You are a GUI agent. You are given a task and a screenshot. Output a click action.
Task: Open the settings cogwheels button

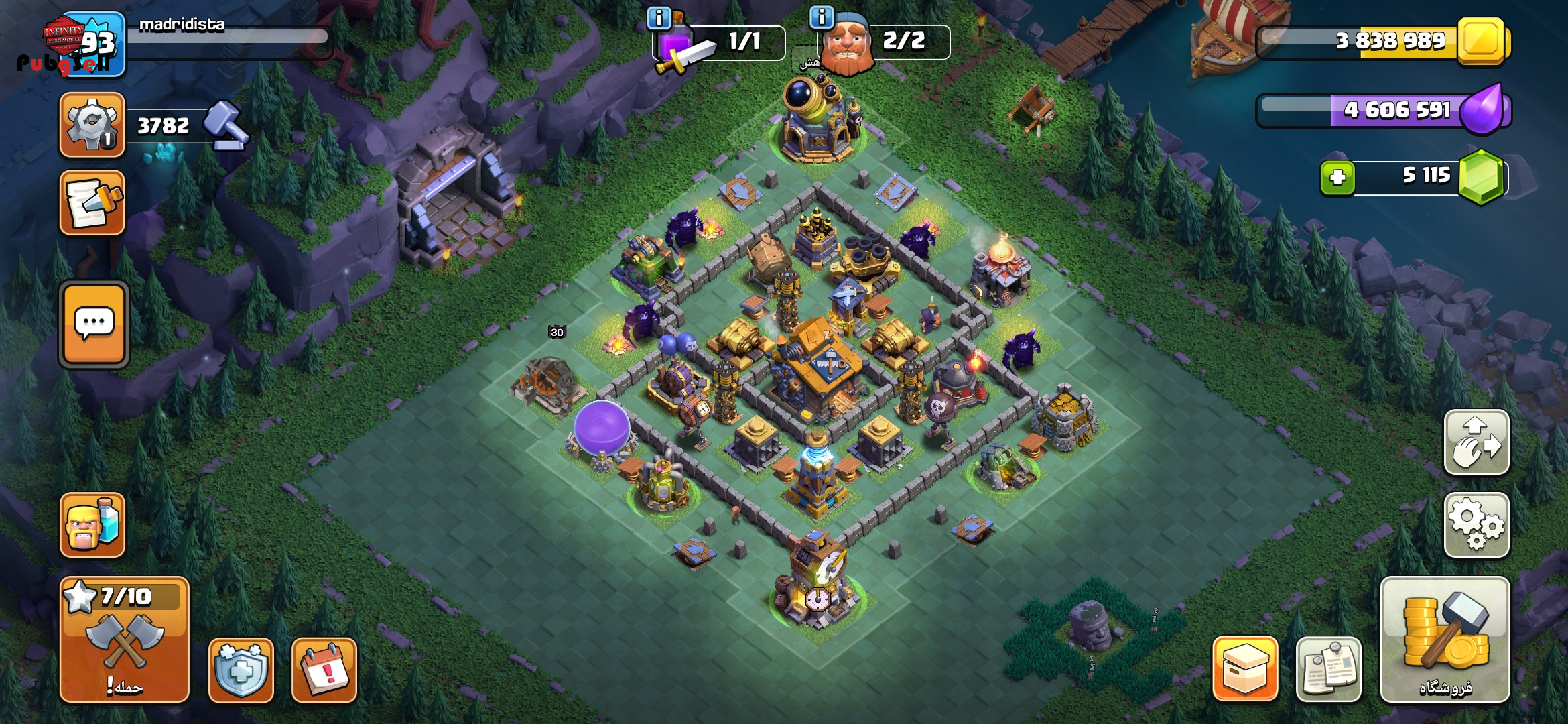(1476, 525)
